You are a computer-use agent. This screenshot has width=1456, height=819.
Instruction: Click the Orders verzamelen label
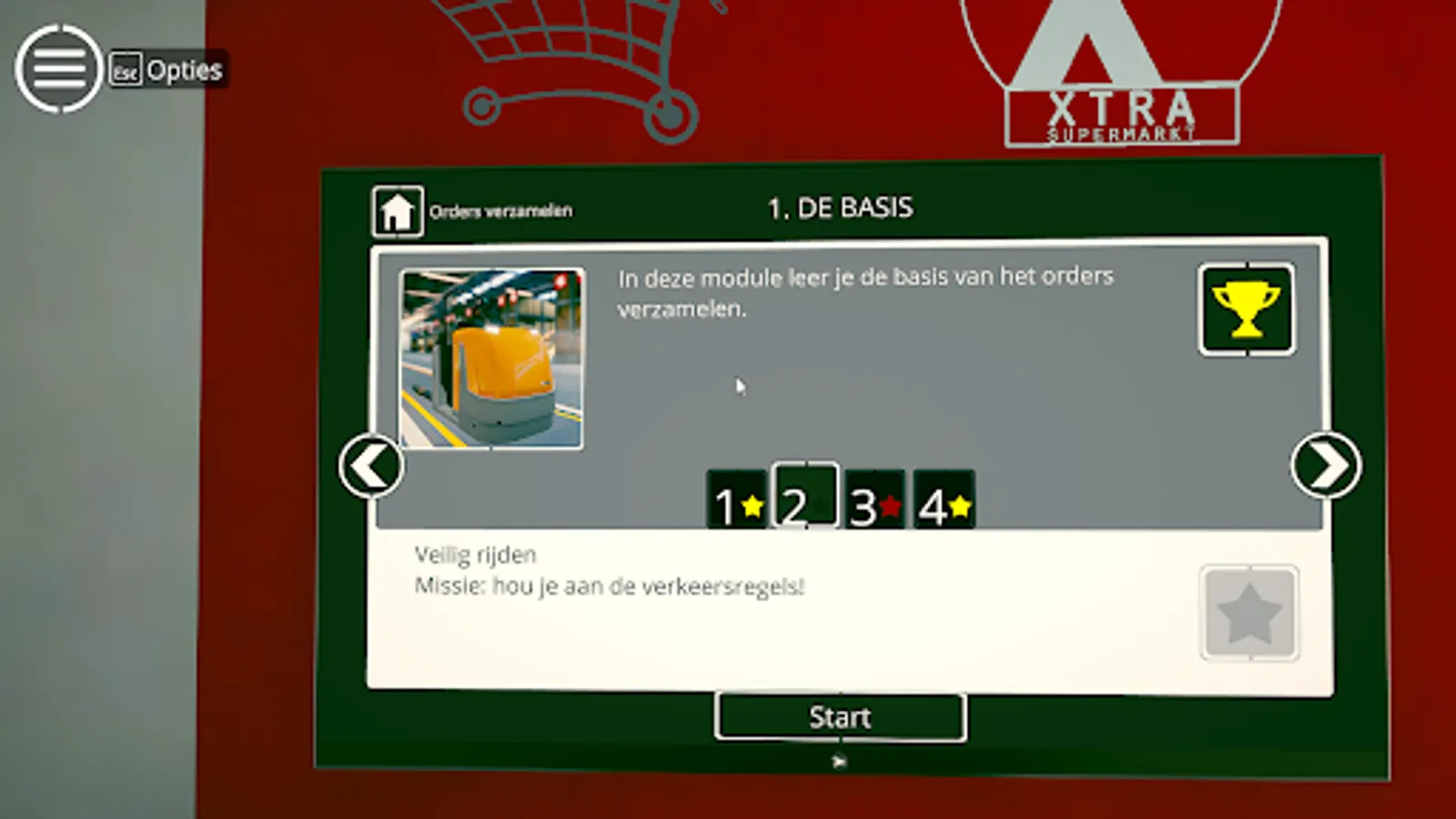[x=501, y=210]
